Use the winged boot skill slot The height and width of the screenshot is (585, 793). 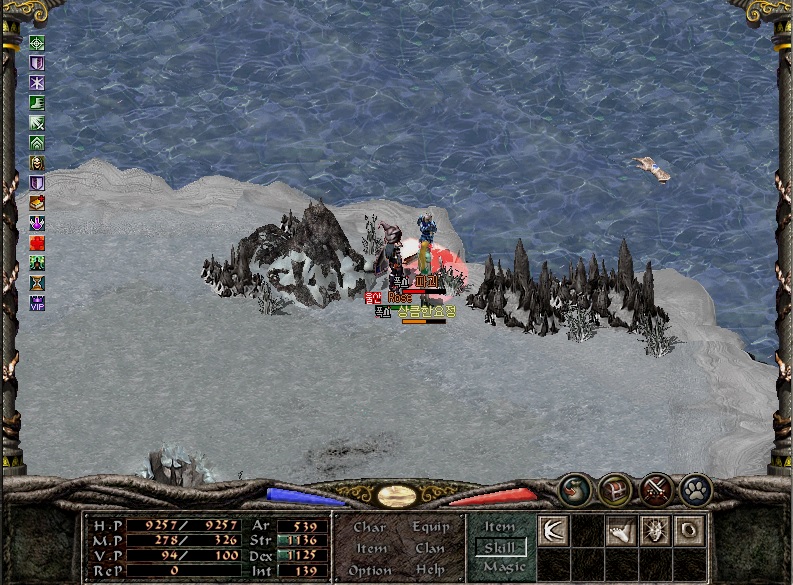click(621, 530)
